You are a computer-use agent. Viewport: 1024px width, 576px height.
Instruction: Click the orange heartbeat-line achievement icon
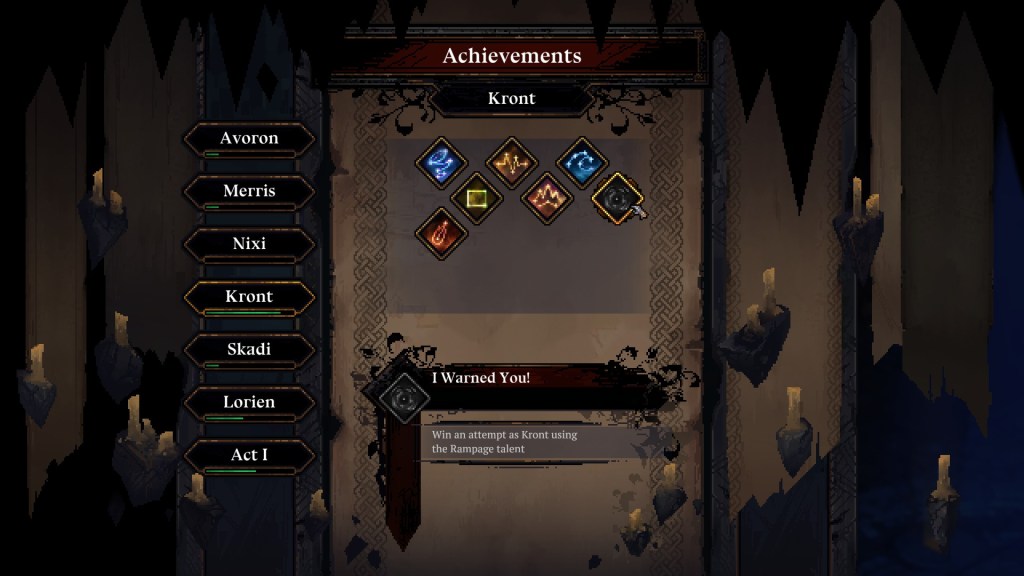click(x=511, y=162)
